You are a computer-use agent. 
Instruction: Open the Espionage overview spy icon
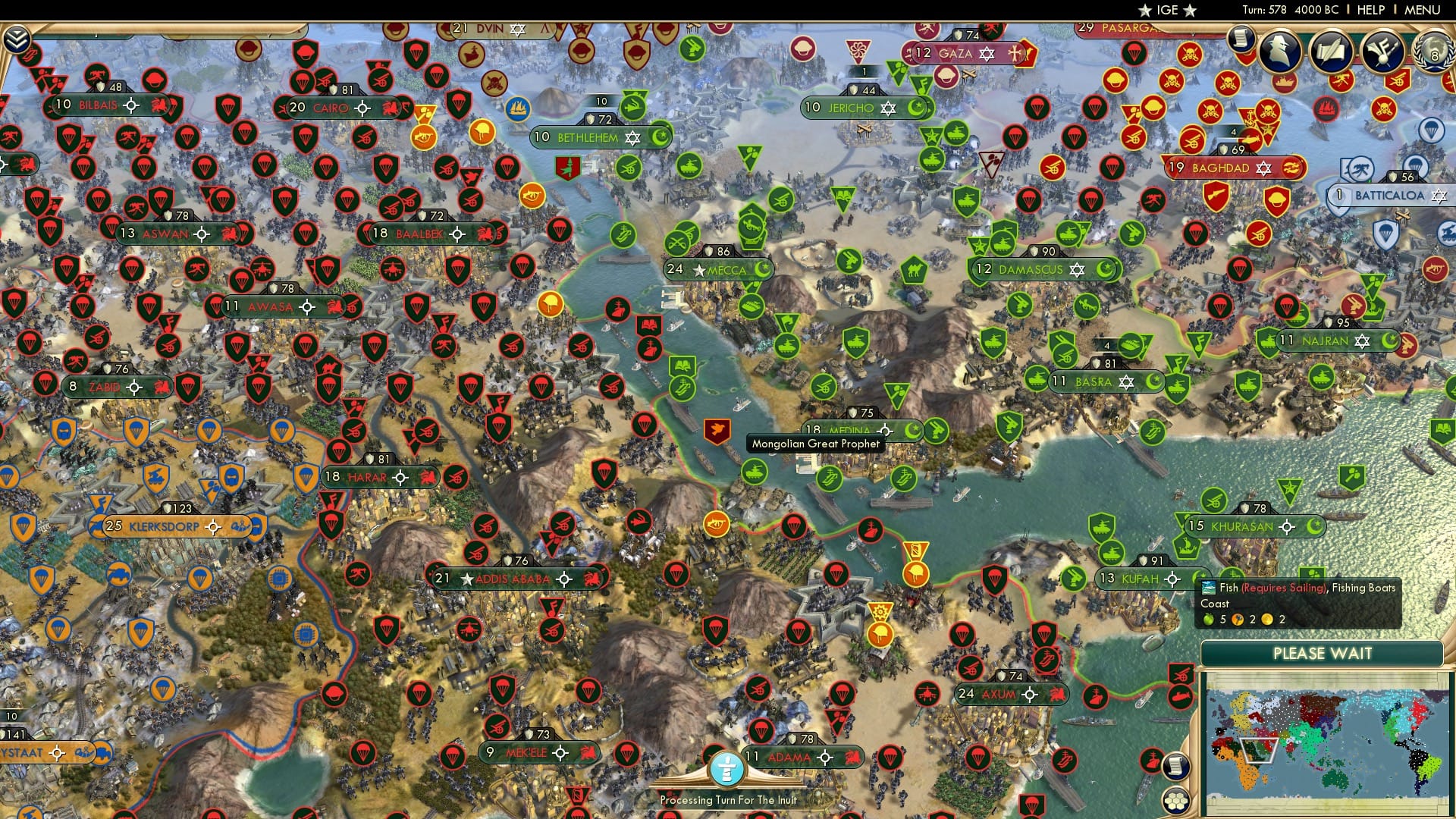[1279, 52]
